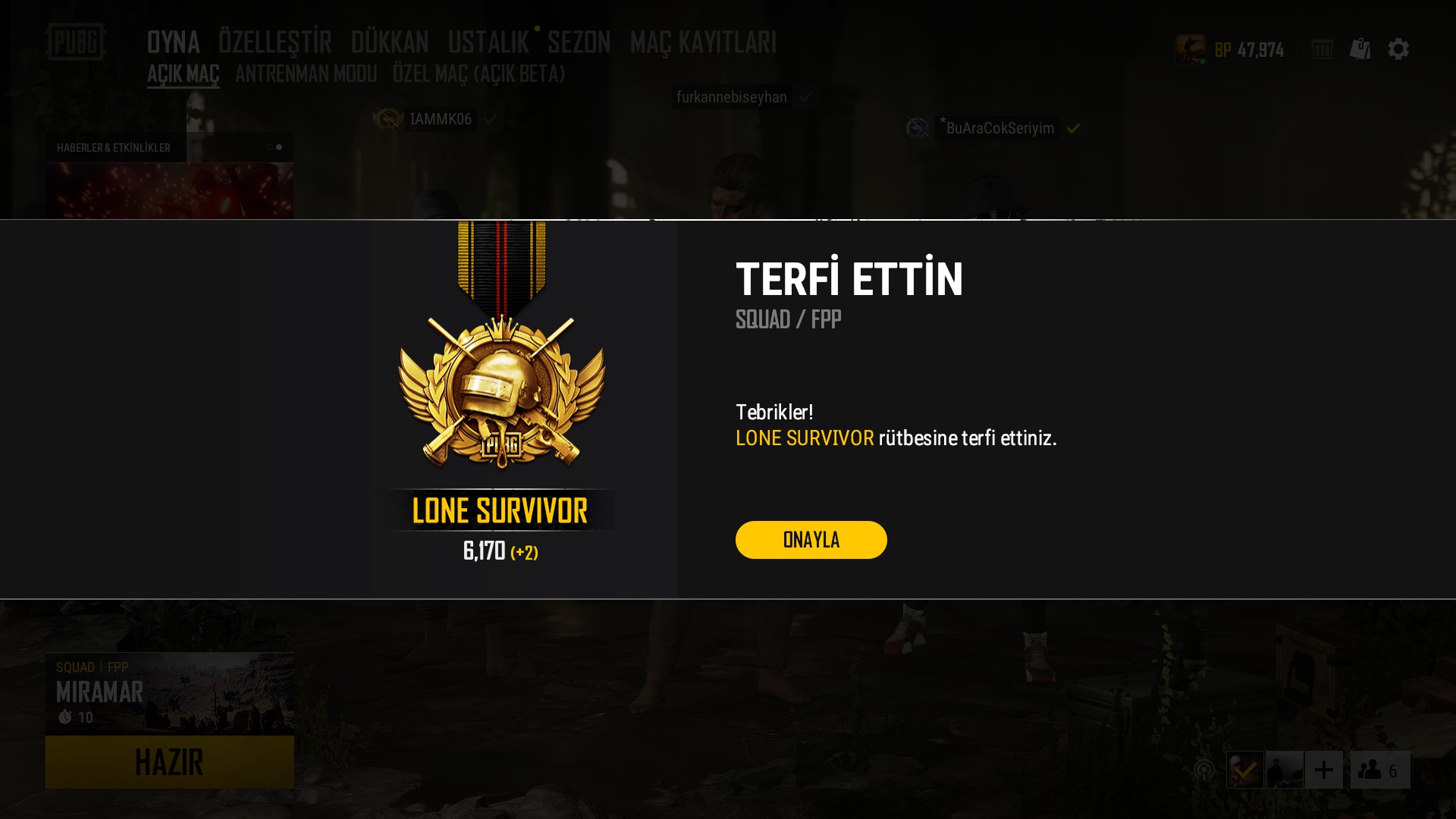Image resolution: width=1456 pixels, height=819 pixels.
Task: Toggle the voice broadcast icon
Action: coord(1203,770)
